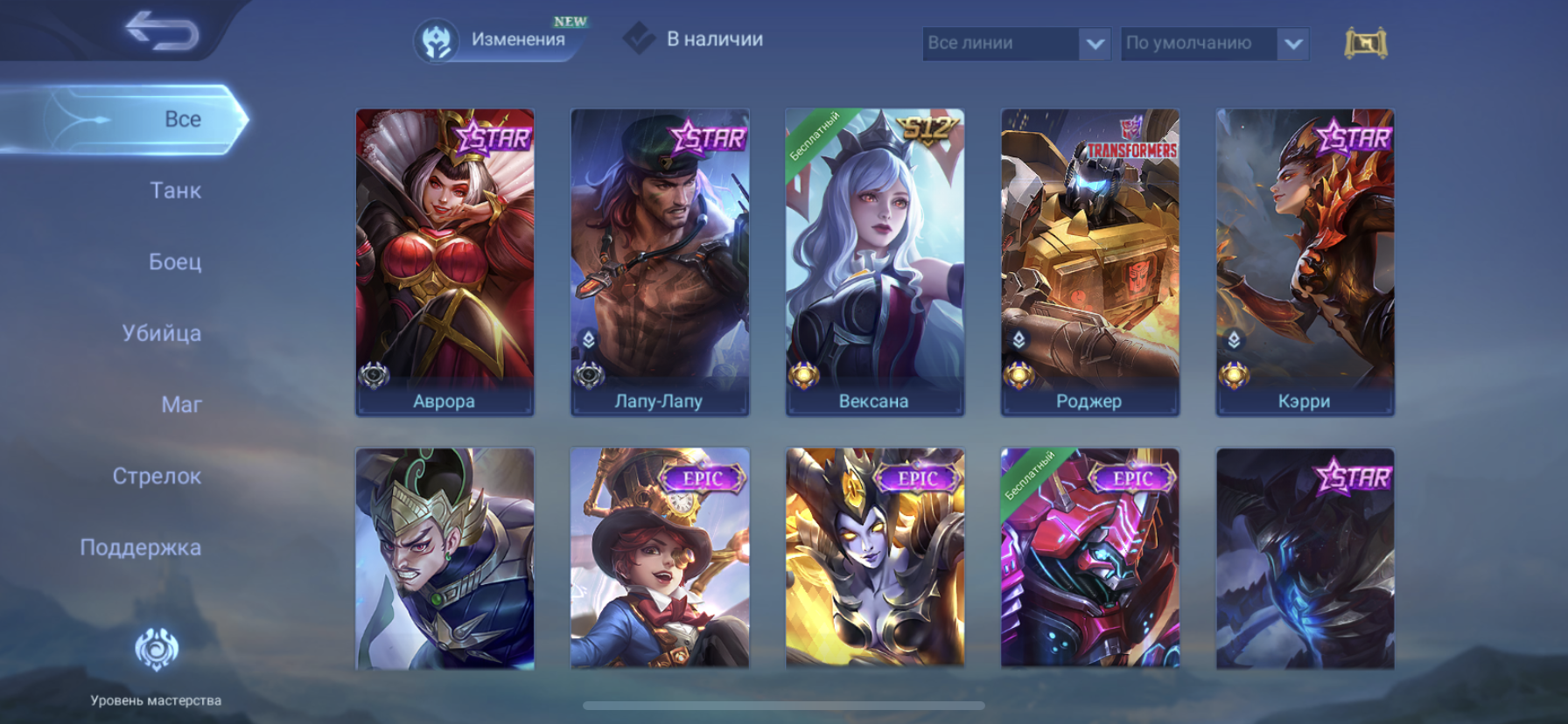The width and height of the screenshot is (1568, 724).
Task: Switch to the Танк tab
Action: pyautogui.click(x=175, y=191)
